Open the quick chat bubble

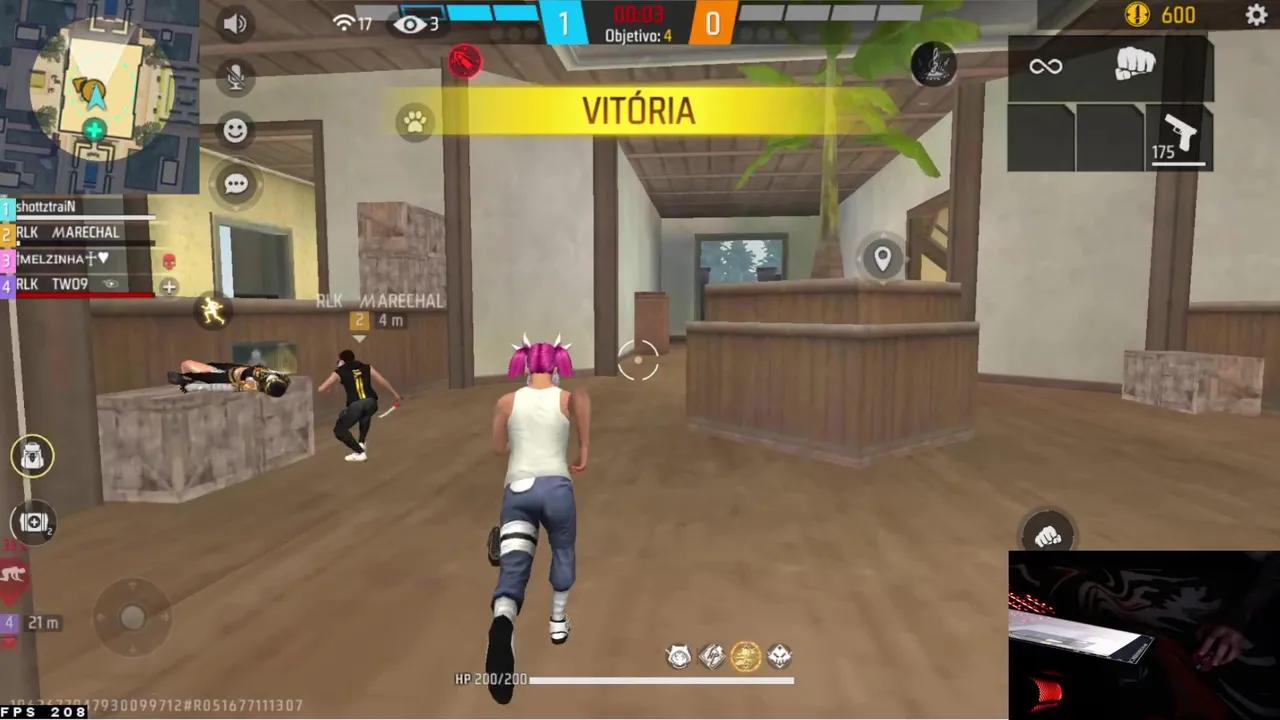236,183
